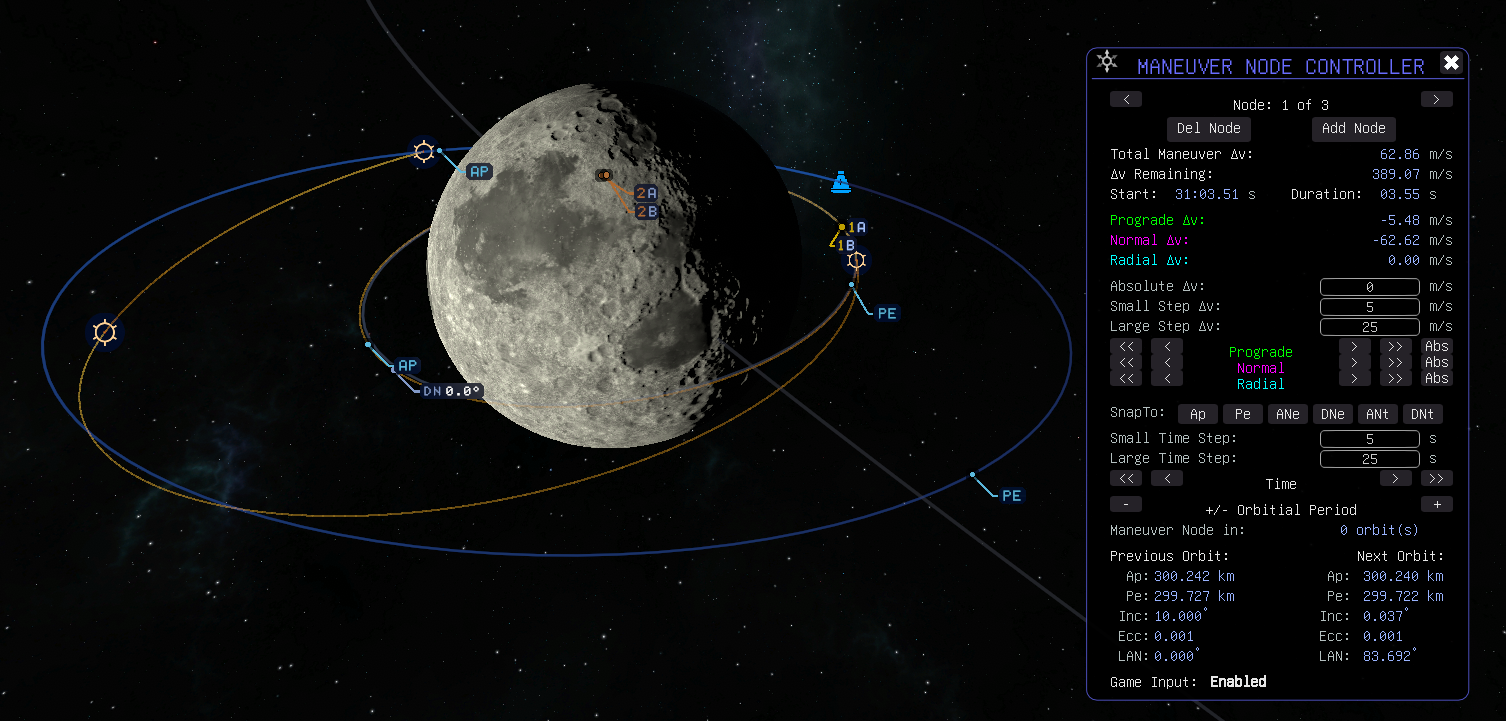Snap the node to periapsis (Pe)
The image size is (1506, 721).
click(x=1242, y=414)
